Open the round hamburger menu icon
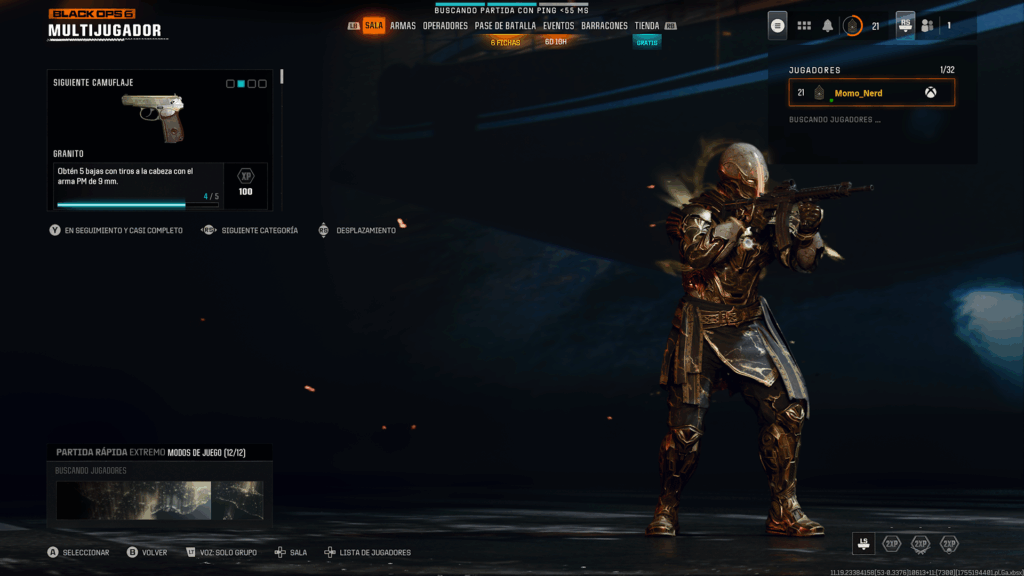The image size is (1024, 576). click(x=778, y=26)
